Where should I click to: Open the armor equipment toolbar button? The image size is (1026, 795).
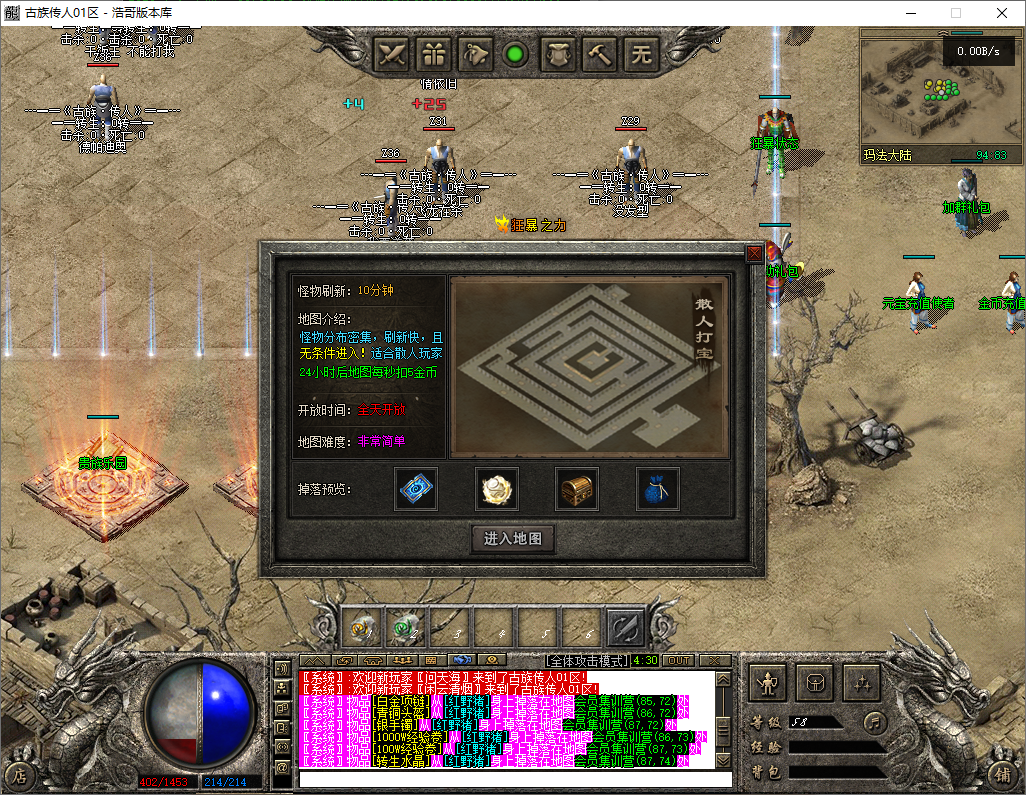point(559,54)
